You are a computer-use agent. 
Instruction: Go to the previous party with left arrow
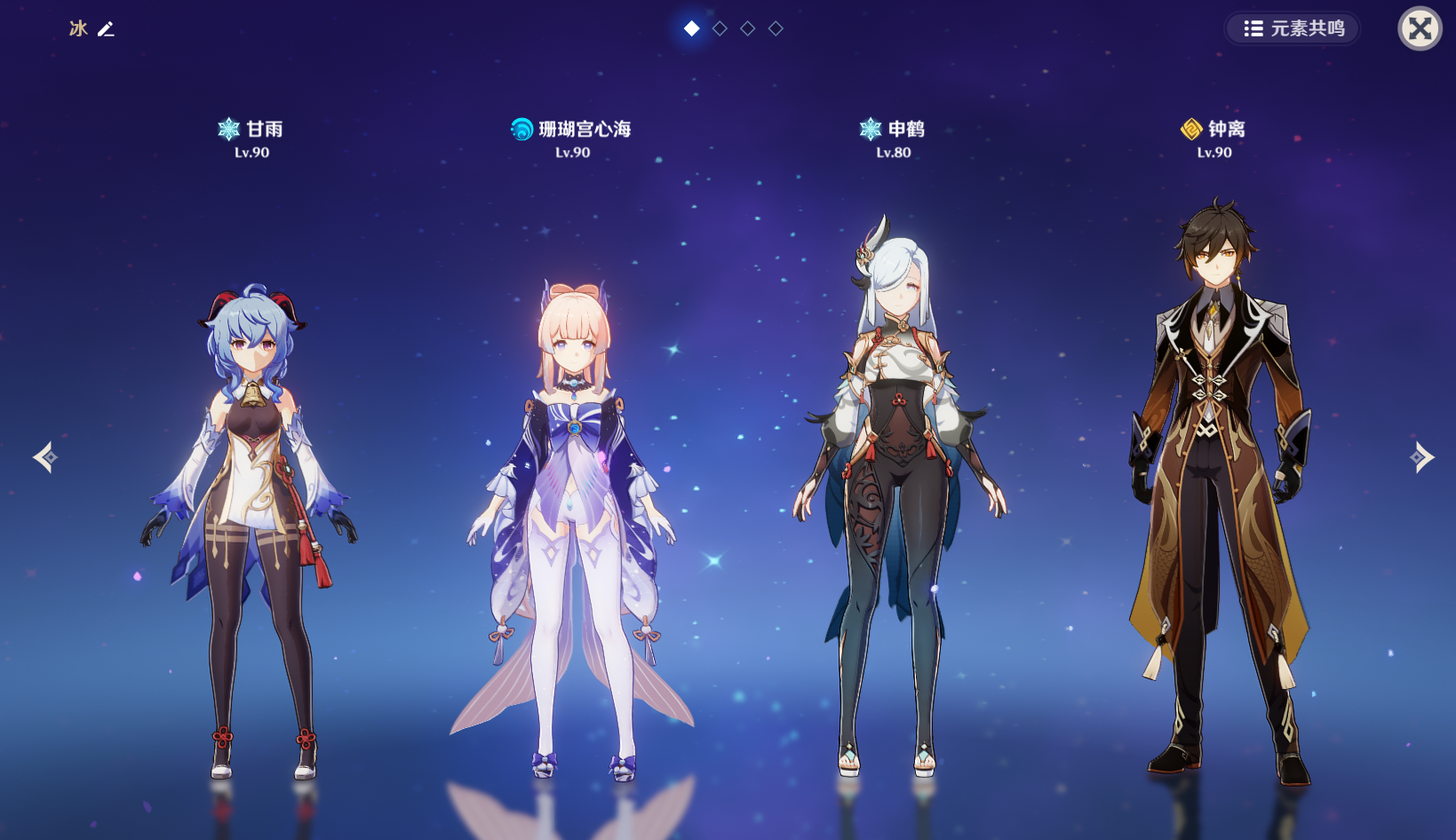(45, 457)
